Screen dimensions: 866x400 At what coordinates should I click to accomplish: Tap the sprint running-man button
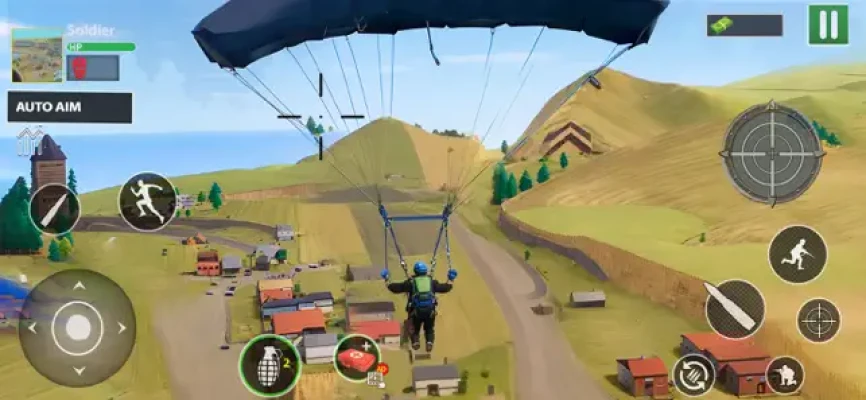147,201
